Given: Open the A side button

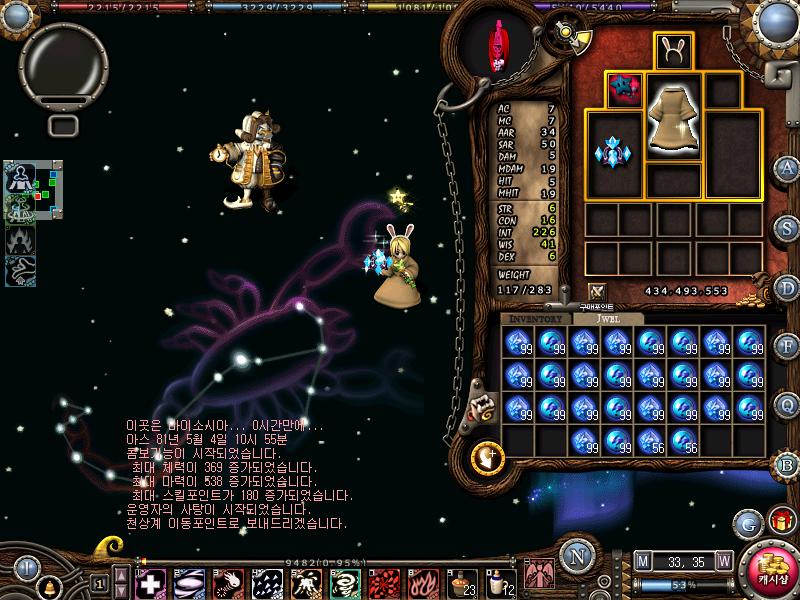Looking at the screenshot, I should (788, 167).
